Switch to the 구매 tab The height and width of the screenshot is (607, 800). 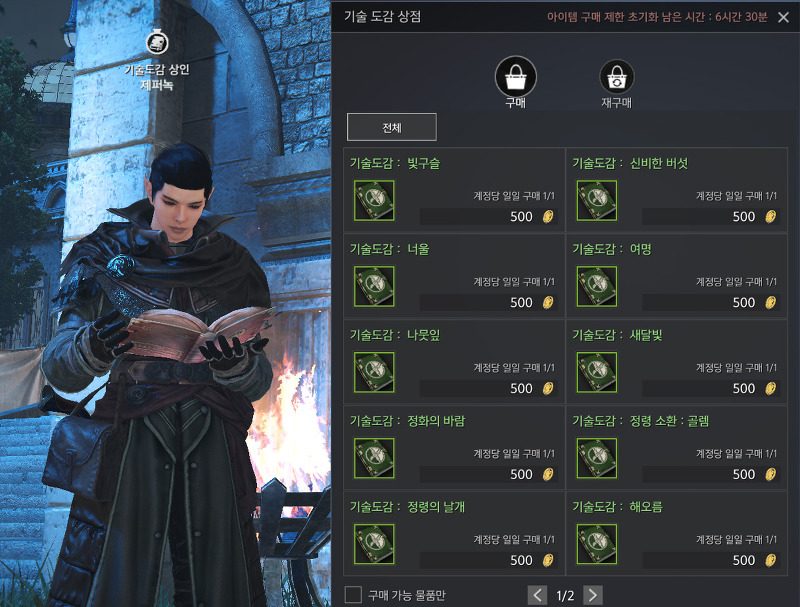coord(516,77)
